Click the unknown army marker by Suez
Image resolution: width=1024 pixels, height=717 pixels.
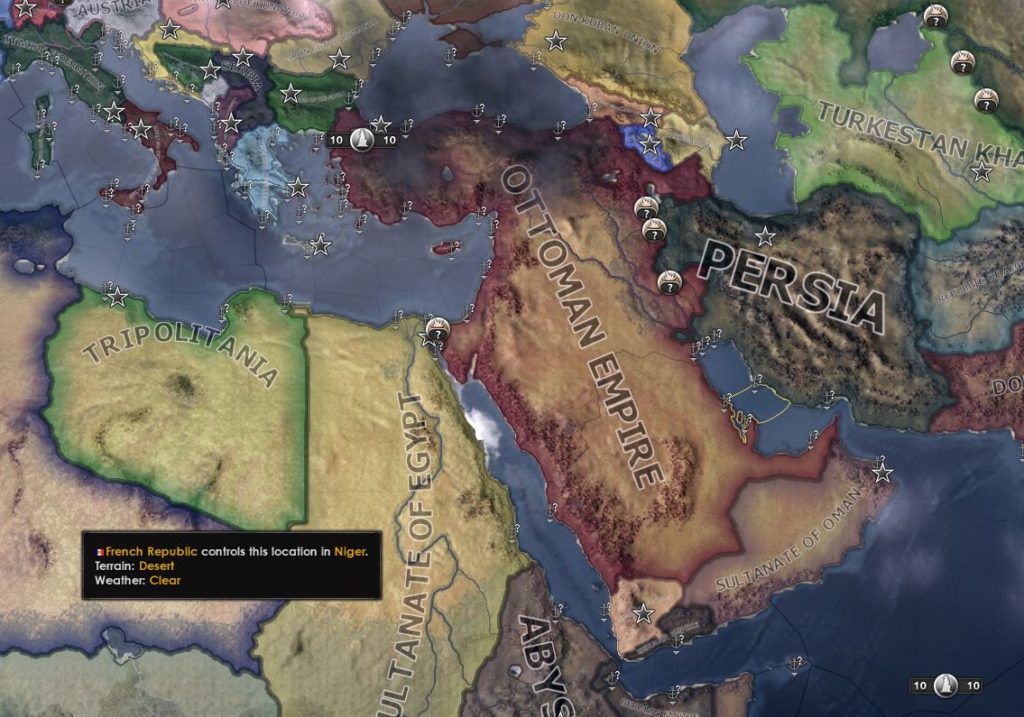437,328
